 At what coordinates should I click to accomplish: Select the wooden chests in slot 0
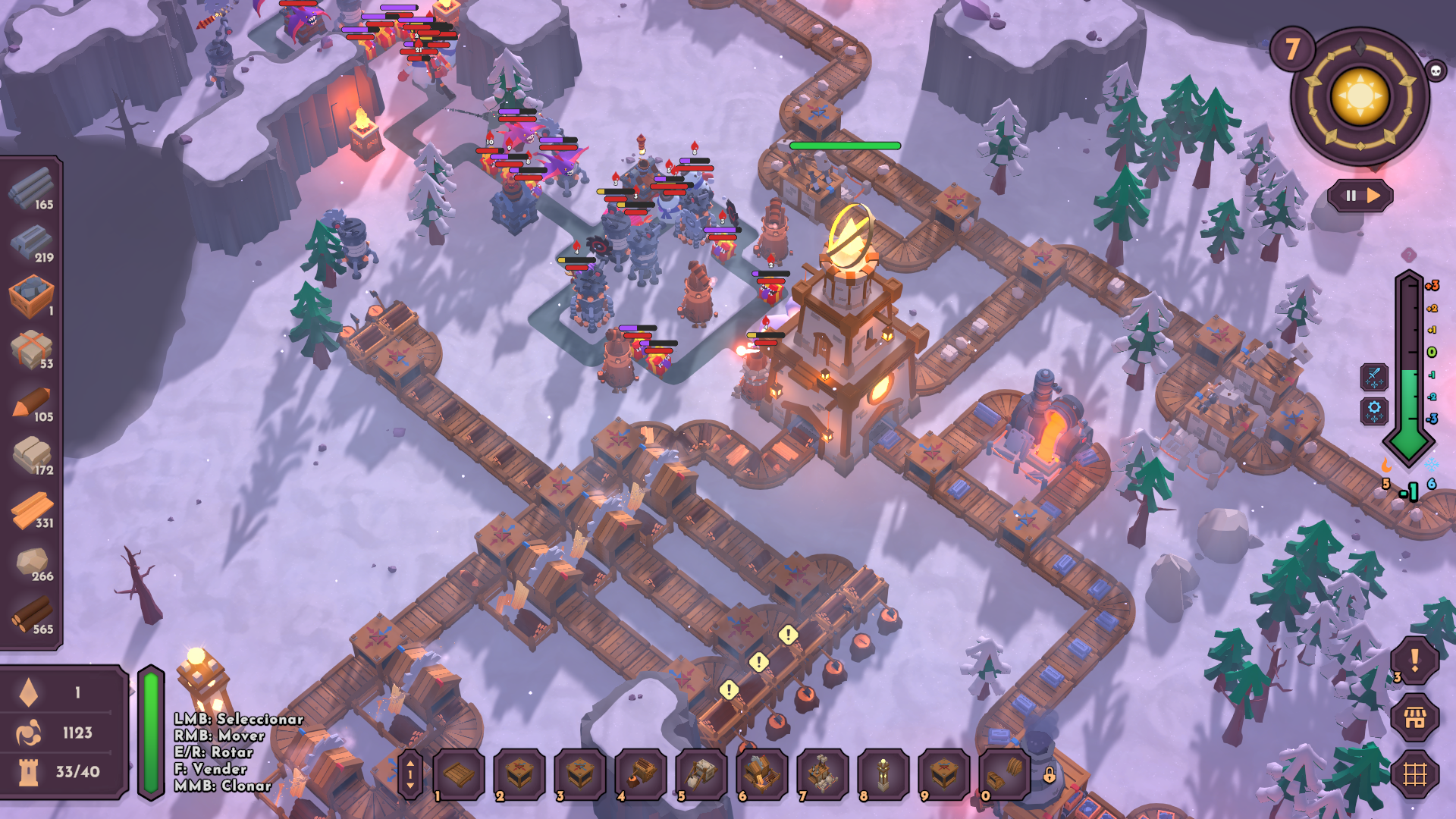pos(1005,774)
